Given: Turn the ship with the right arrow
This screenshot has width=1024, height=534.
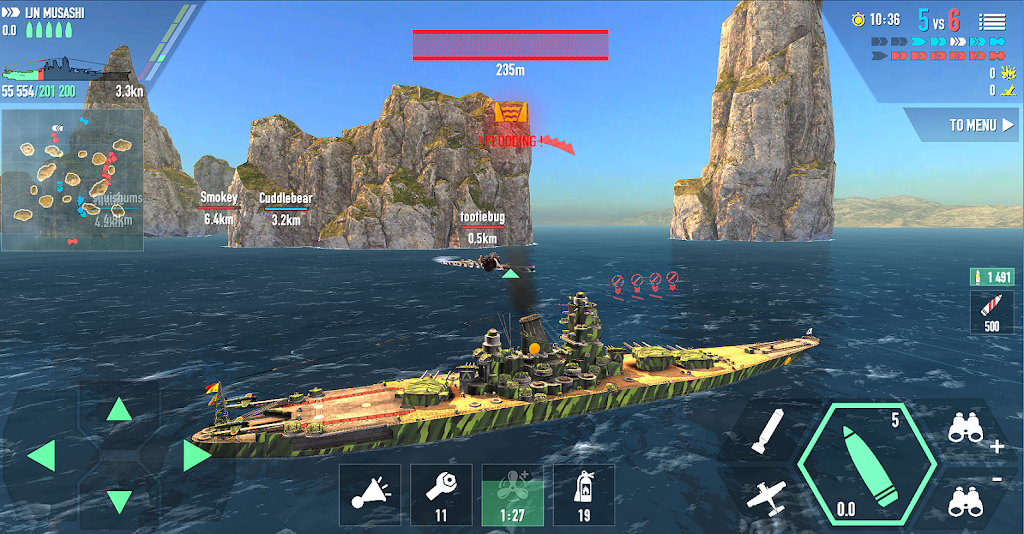Looking at the screenshot, I should coord(196,456).
